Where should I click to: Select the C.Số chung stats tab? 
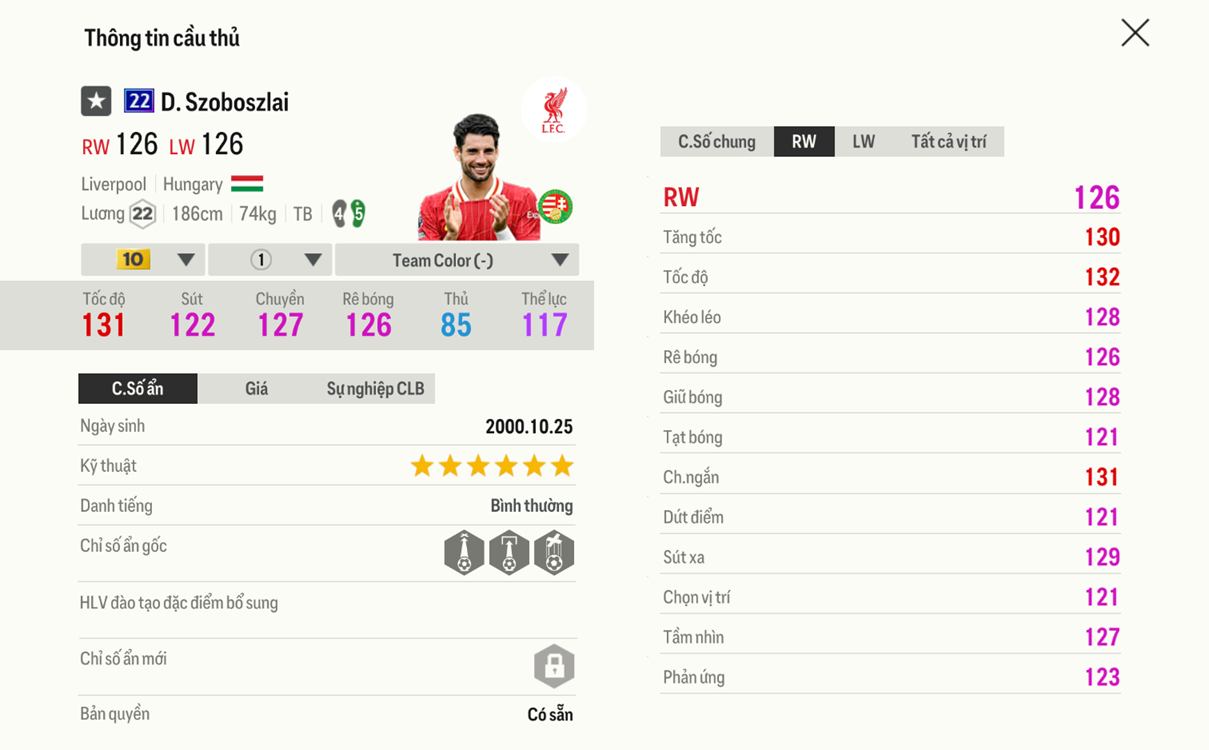pyautogui.click(x=717, y=142)
